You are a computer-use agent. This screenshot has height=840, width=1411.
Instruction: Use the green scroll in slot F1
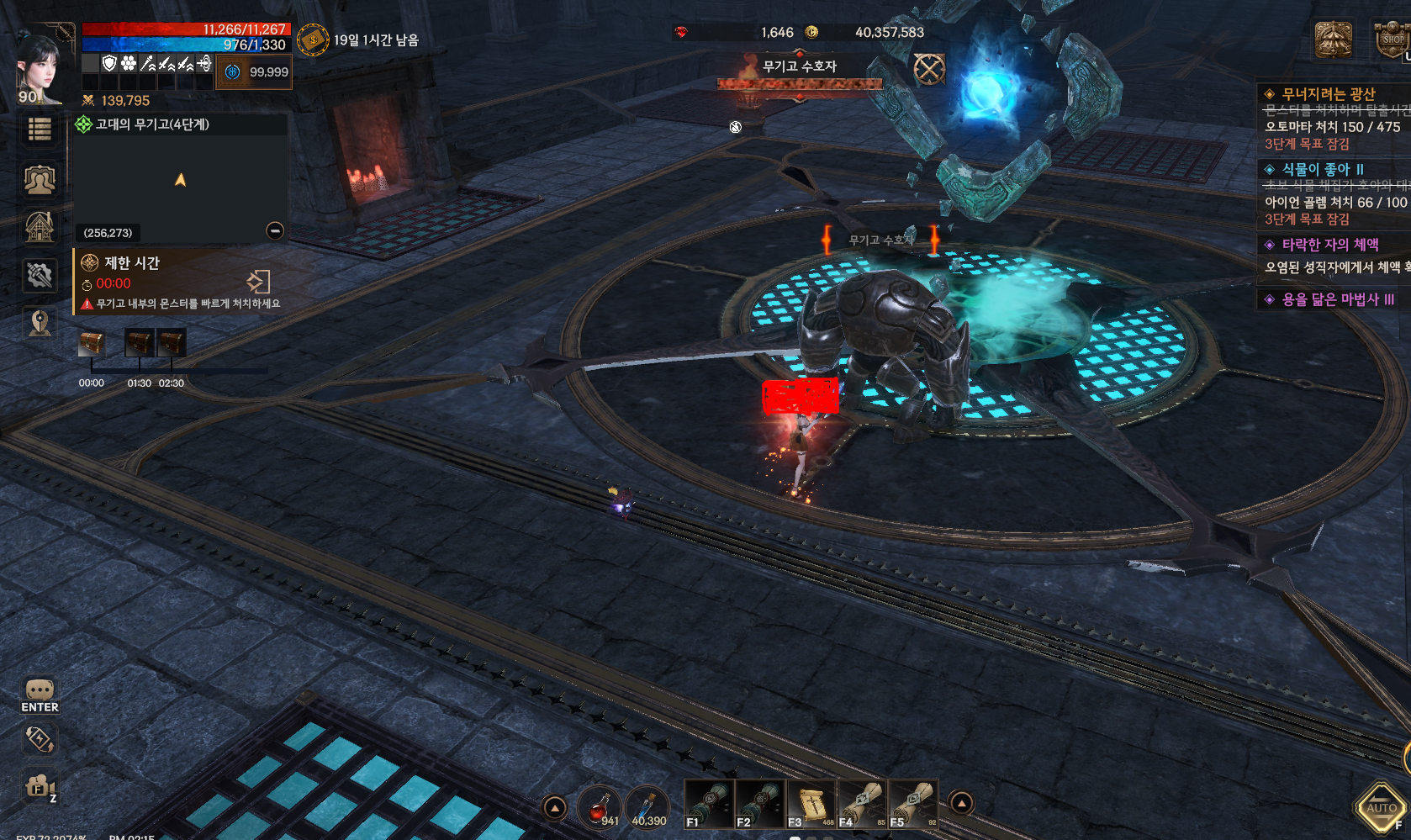[x=709, y=805]
